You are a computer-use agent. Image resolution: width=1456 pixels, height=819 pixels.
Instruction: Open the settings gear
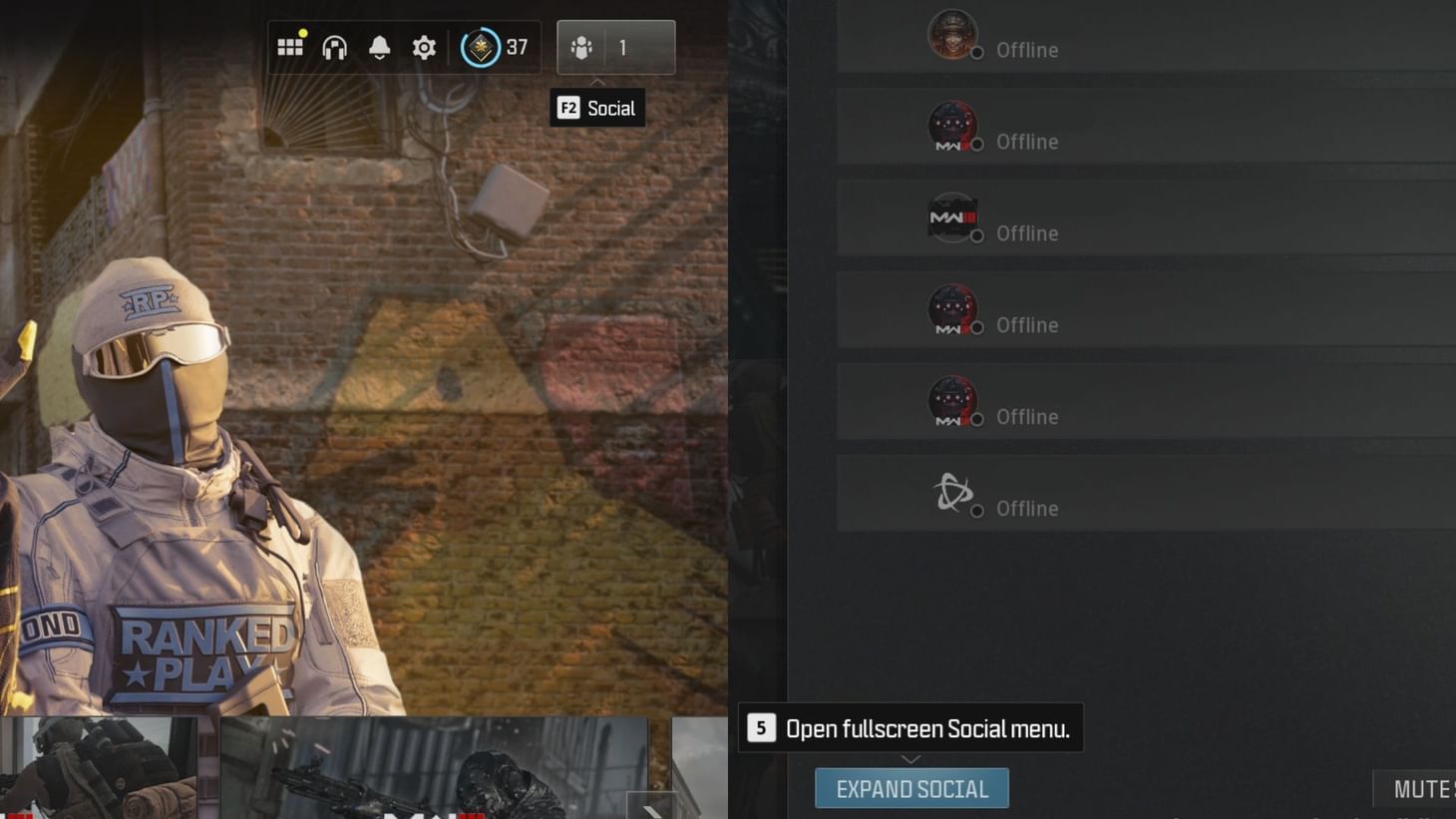point(424,46)
